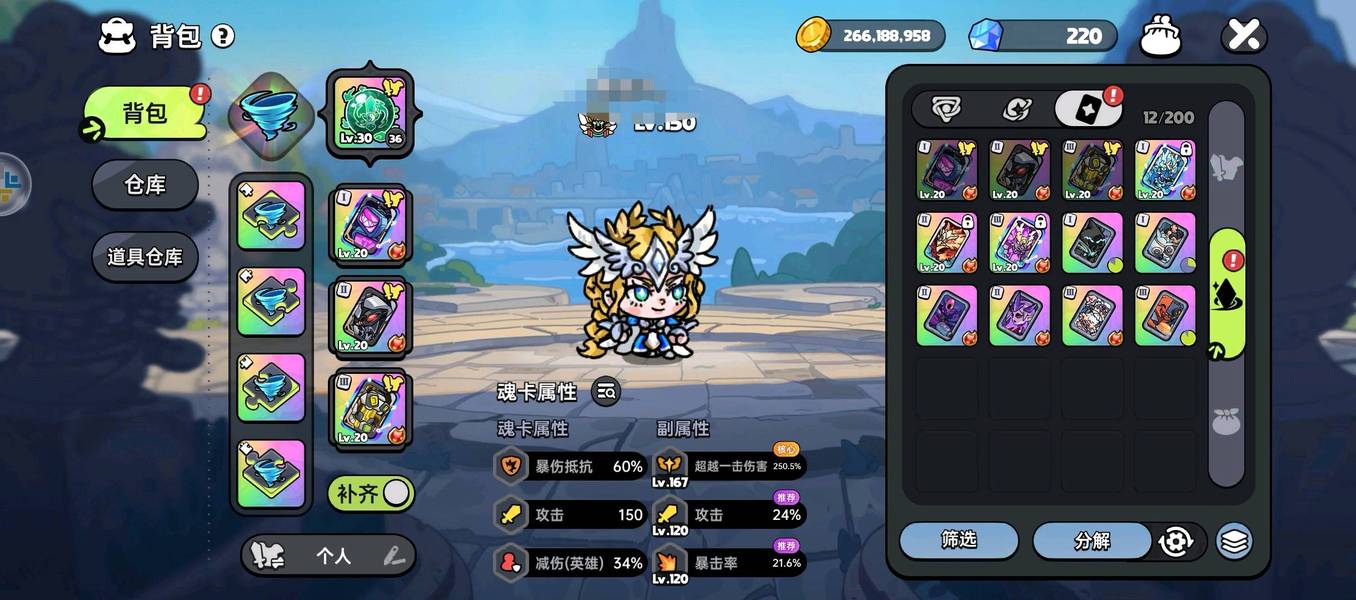Click the gear settings icon beside 分解
Viewport: 1356px width, 600px height.
coord(1176,541)
